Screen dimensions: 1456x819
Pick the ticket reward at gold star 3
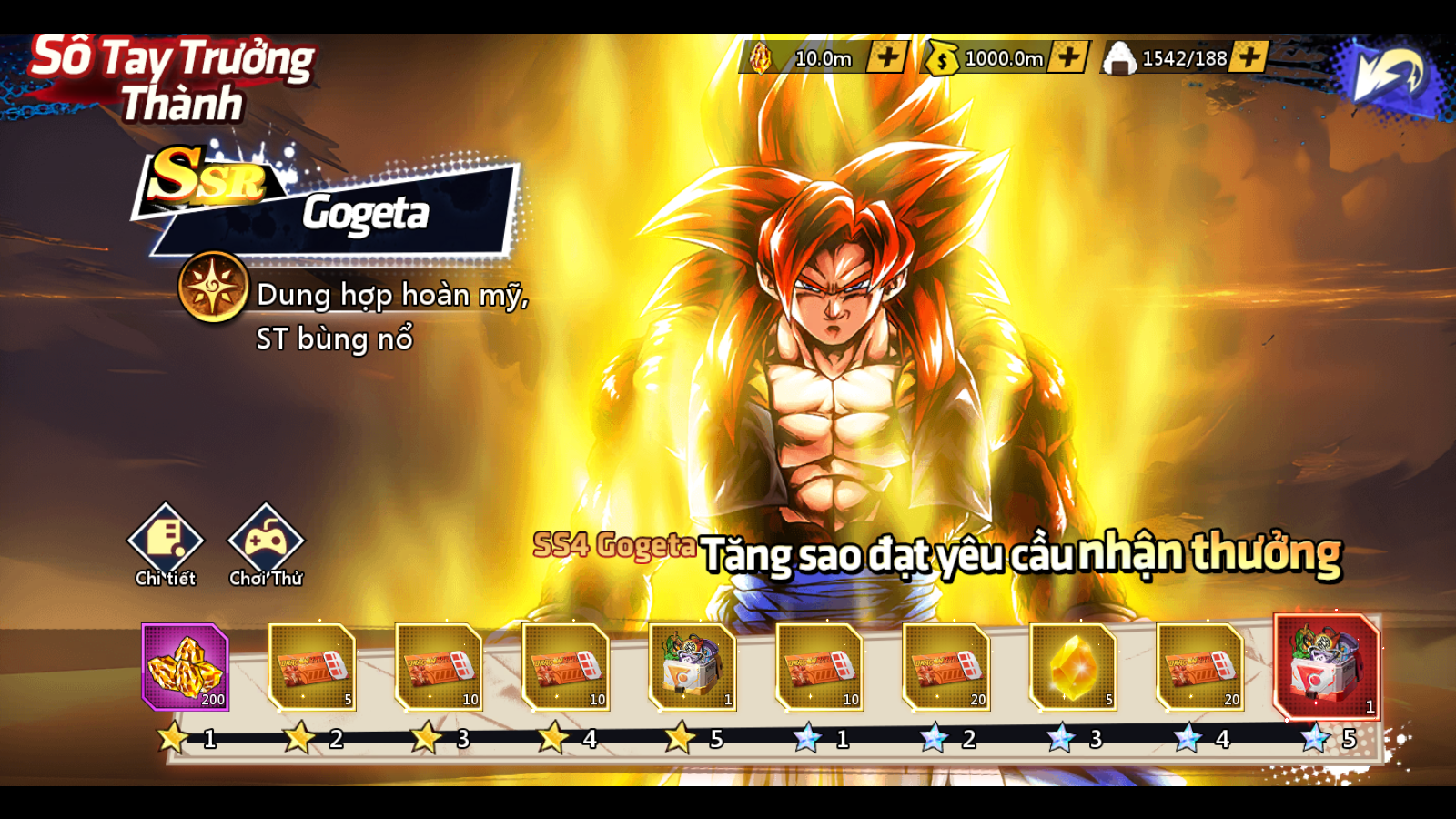click(x=439, y=666)
